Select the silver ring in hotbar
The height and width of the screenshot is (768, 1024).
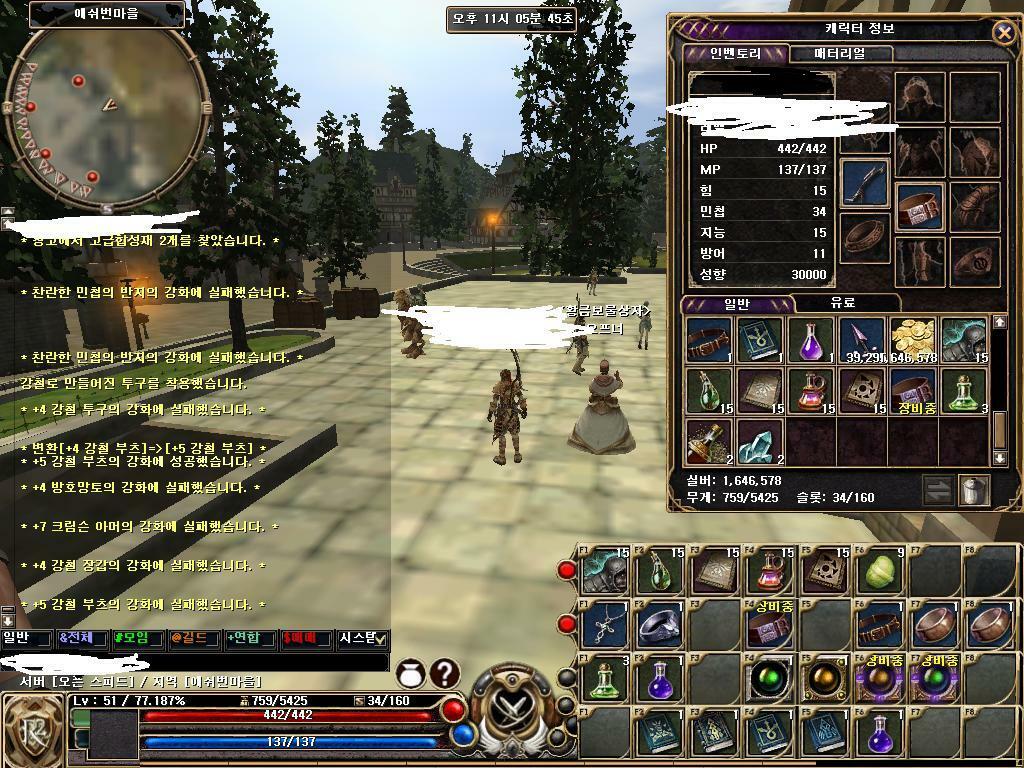pos(658,625)
